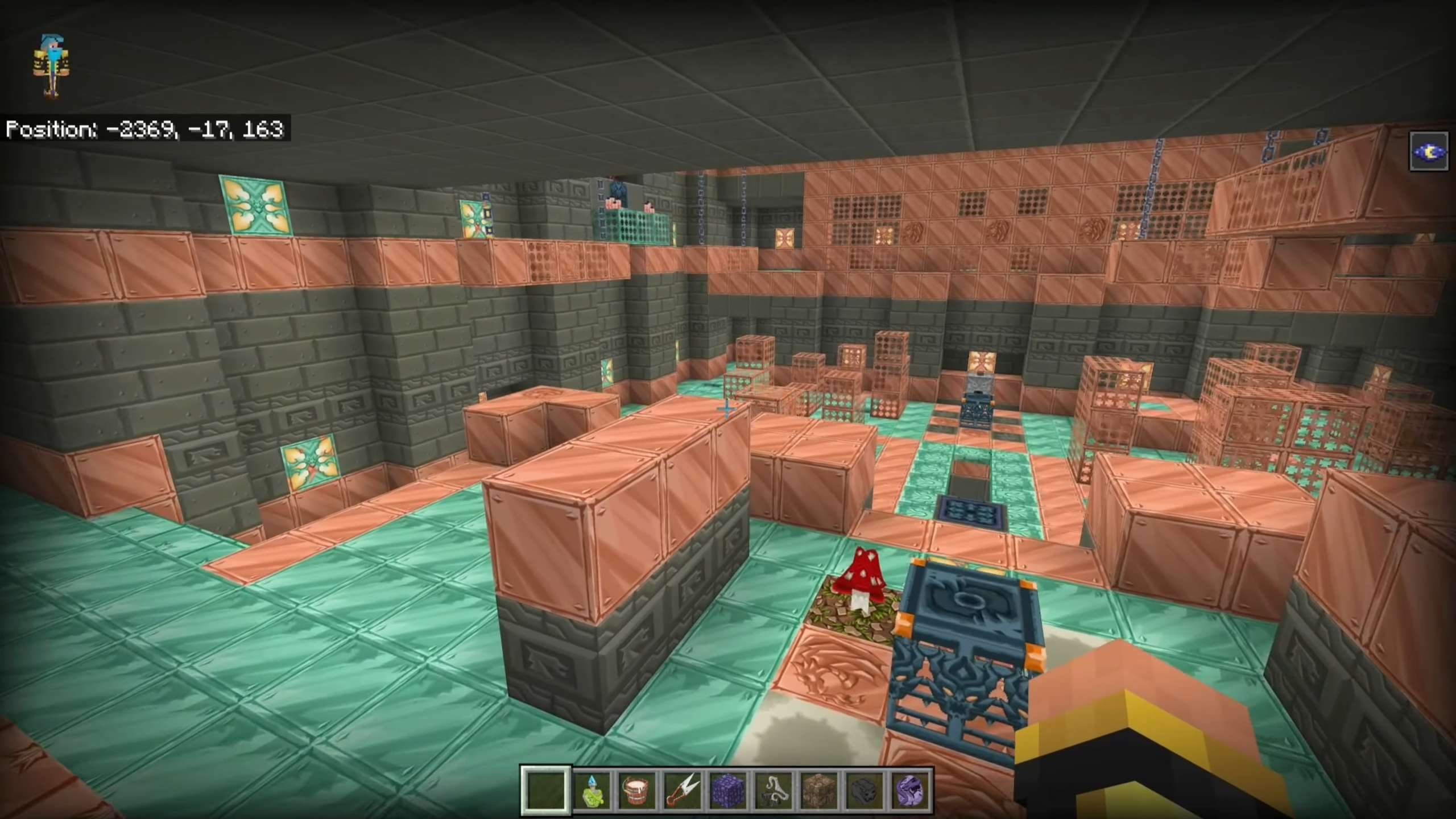Pick the white curved horn item slot
The image size is (1456, 819).
point(773,791)
